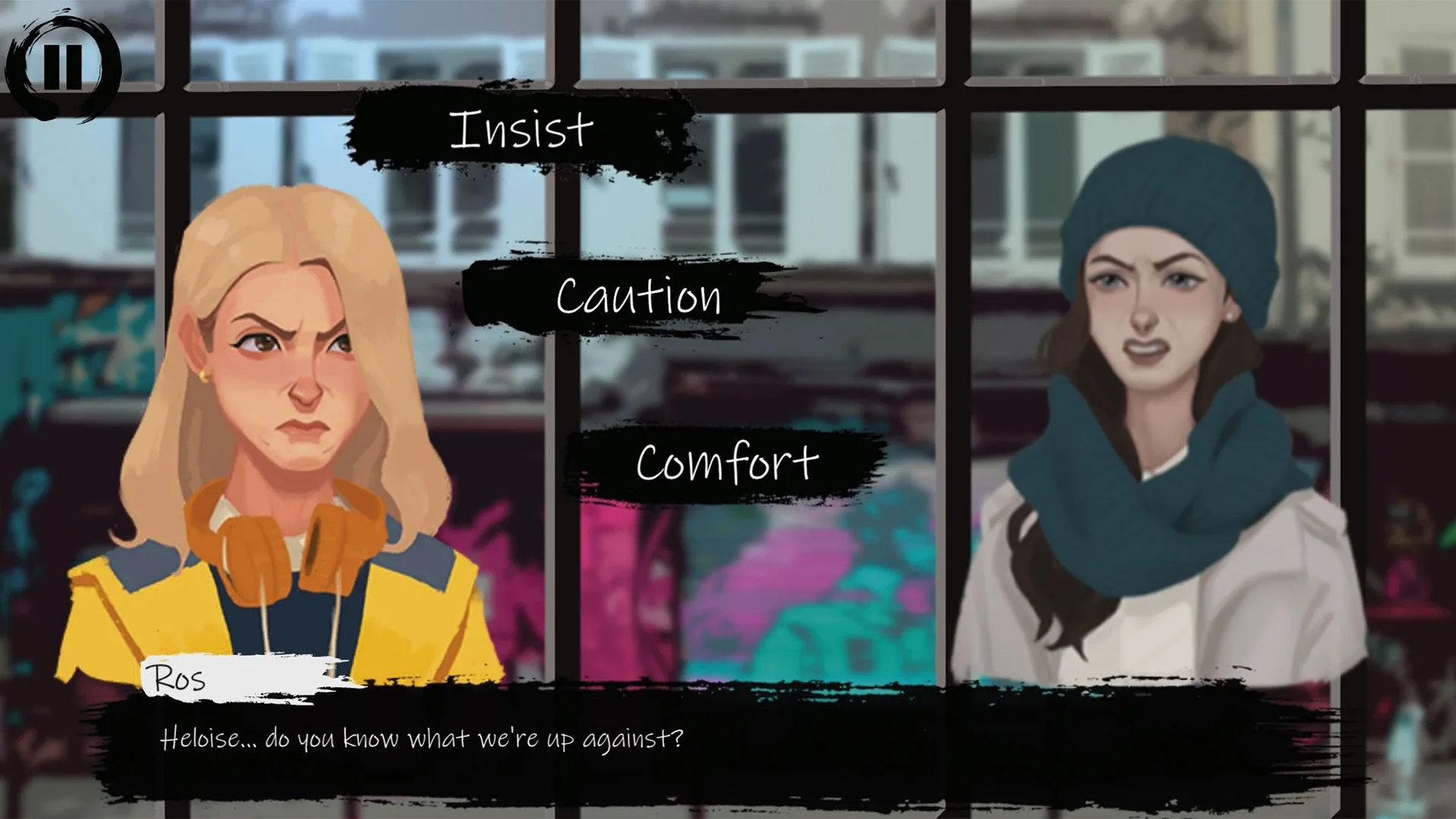Screen dimensions: 1456x819
Task: Click the Comfort banner above the dialogue box
Action: [724, 460]
